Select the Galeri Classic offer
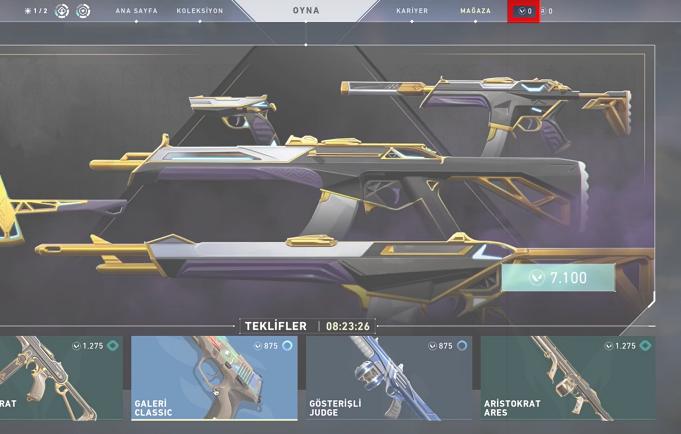This screenshot has width=681, height=434. 214,378
